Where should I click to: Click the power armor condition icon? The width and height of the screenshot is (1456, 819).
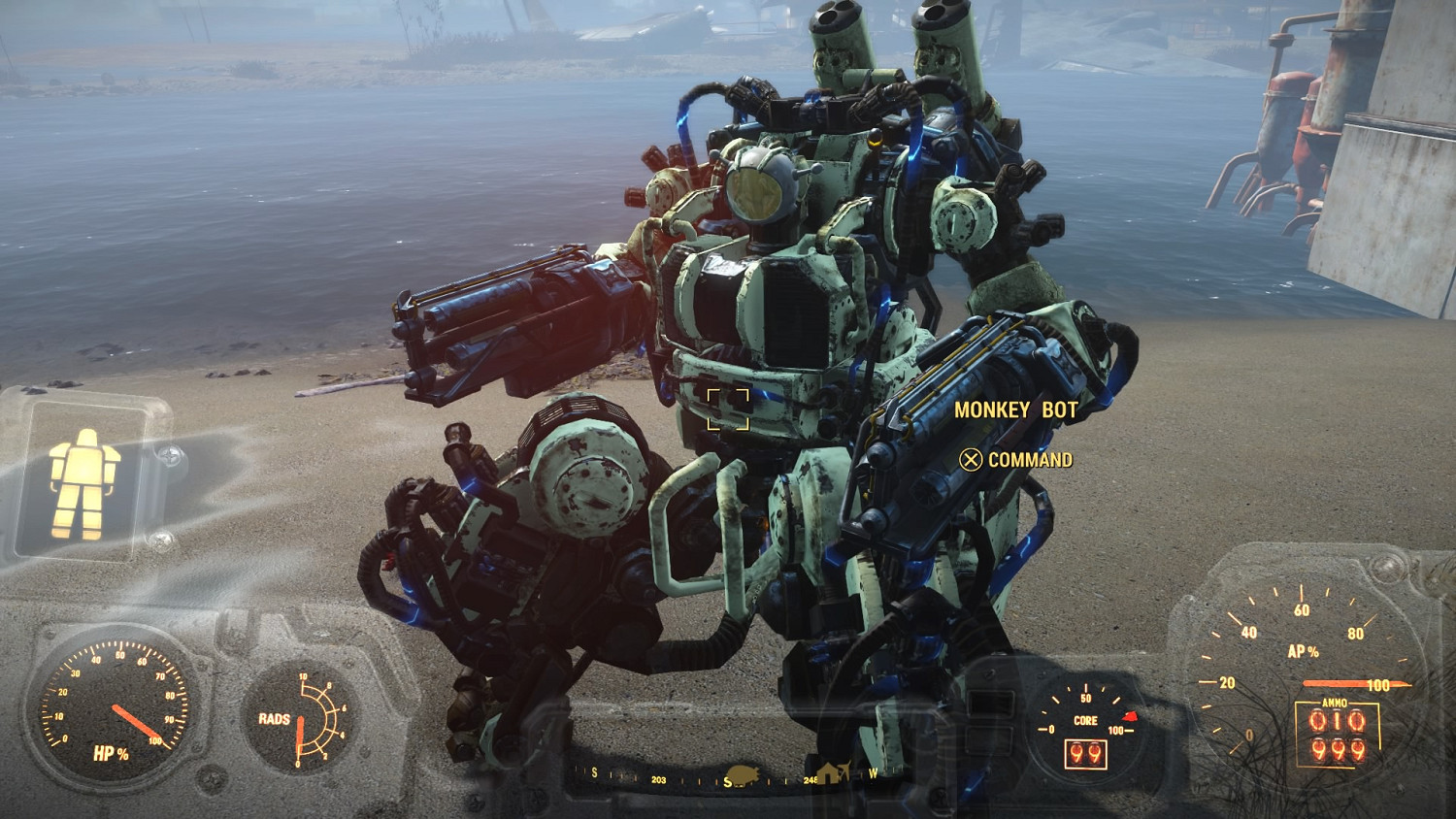(x=84, y=482)
